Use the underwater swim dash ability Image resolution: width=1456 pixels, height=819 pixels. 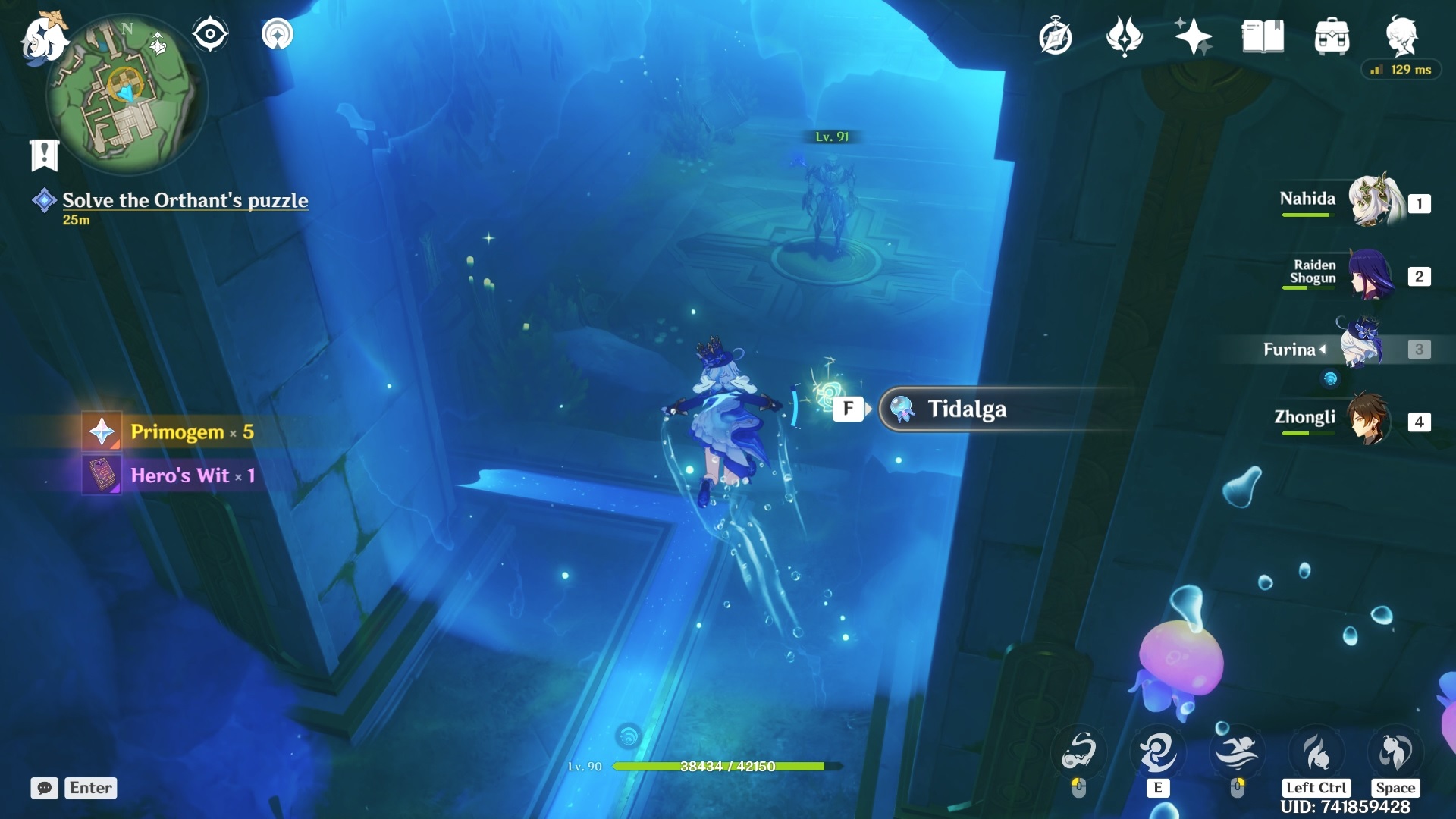point(1237,753)
